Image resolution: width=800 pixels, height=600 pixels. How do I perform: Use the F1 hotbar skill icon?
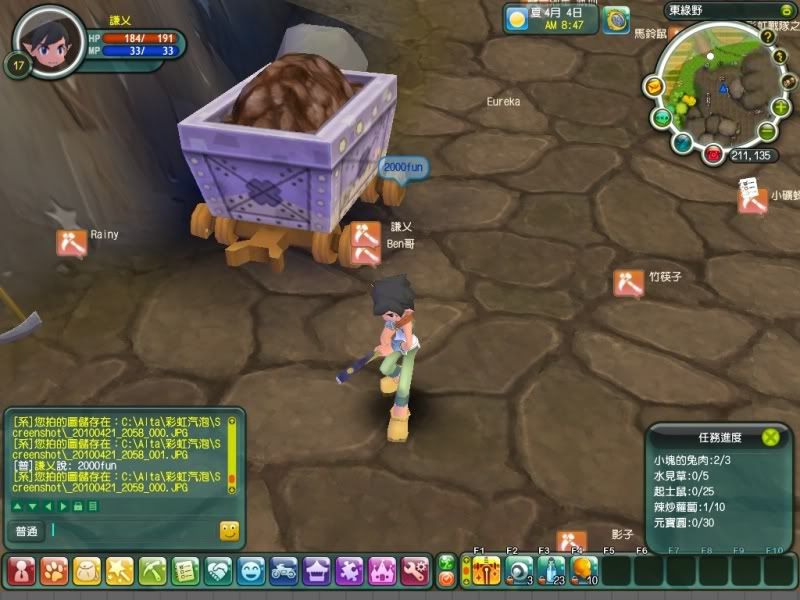(486, 570)
